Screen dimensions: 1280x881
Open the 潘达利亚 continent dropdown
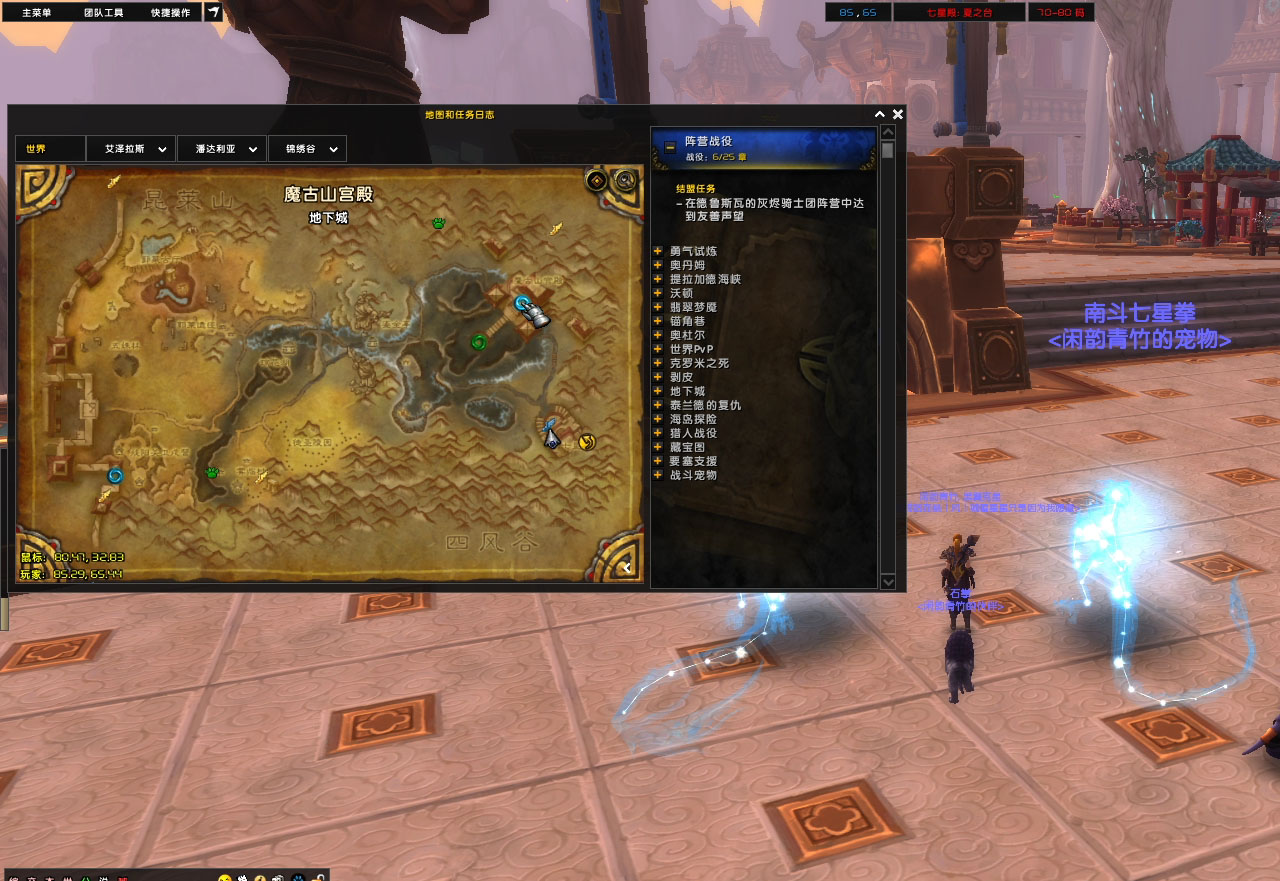tap(221, 149)
